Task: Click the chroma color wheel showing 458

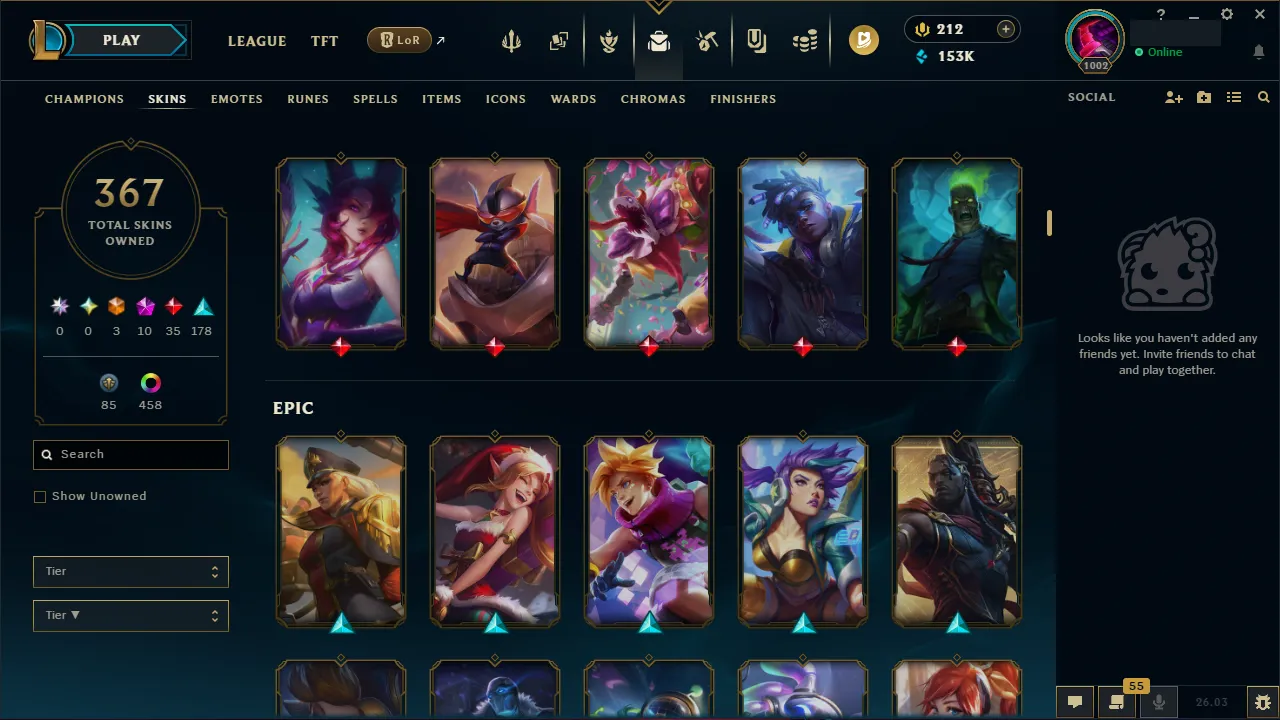Action: tap(150, 382)
